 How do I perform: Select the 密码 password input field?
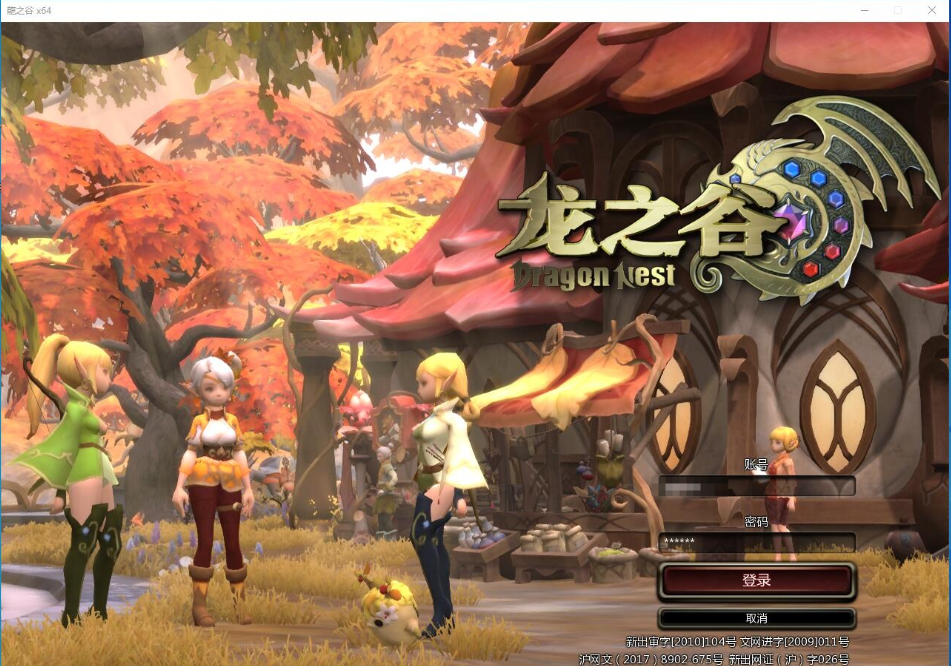[756, 542]
